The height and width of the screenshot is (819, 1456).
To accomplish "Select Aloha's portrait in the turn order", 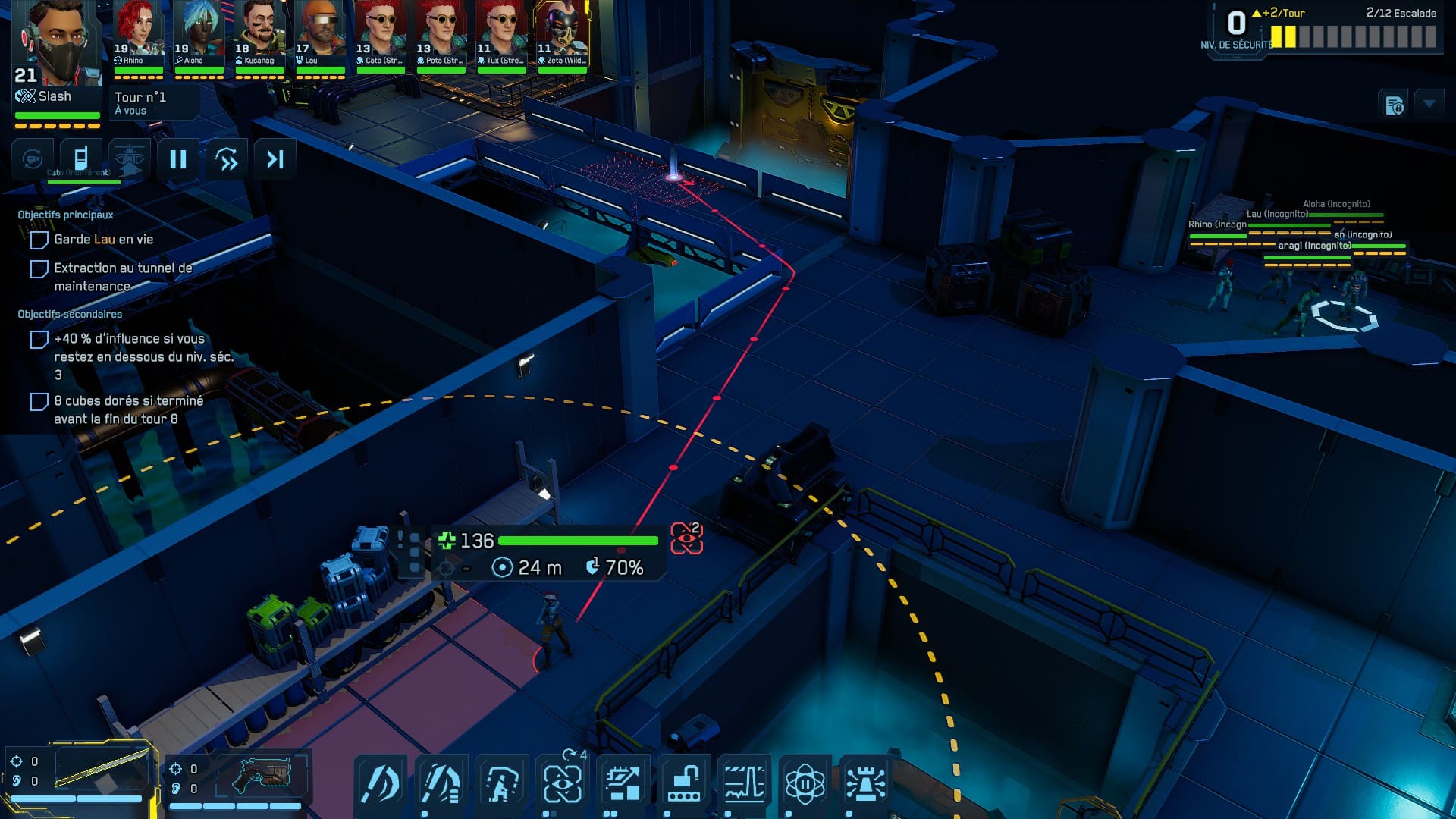I will coord(199,34).
